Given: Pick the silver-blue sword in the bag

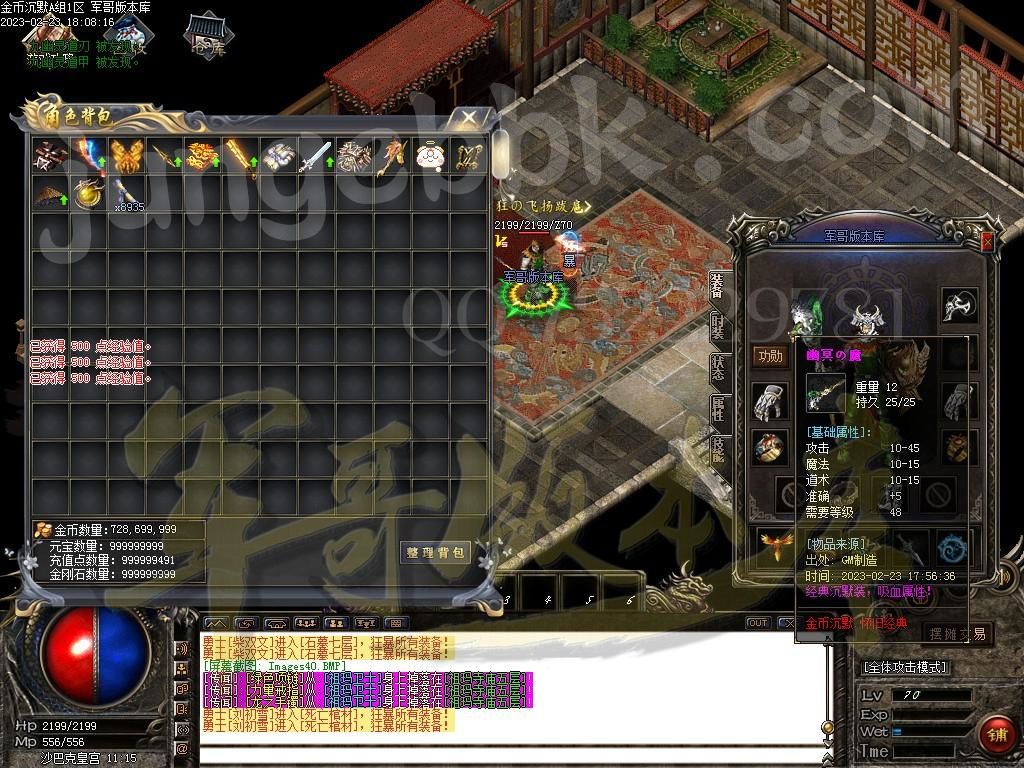Looking at the screenshot, I should [x=315, y=156].
